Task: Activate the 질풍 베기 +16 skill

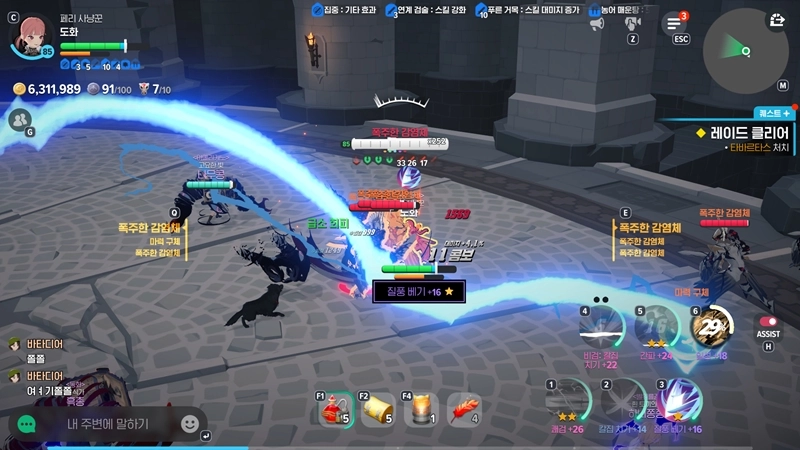Action: [679, 402]
